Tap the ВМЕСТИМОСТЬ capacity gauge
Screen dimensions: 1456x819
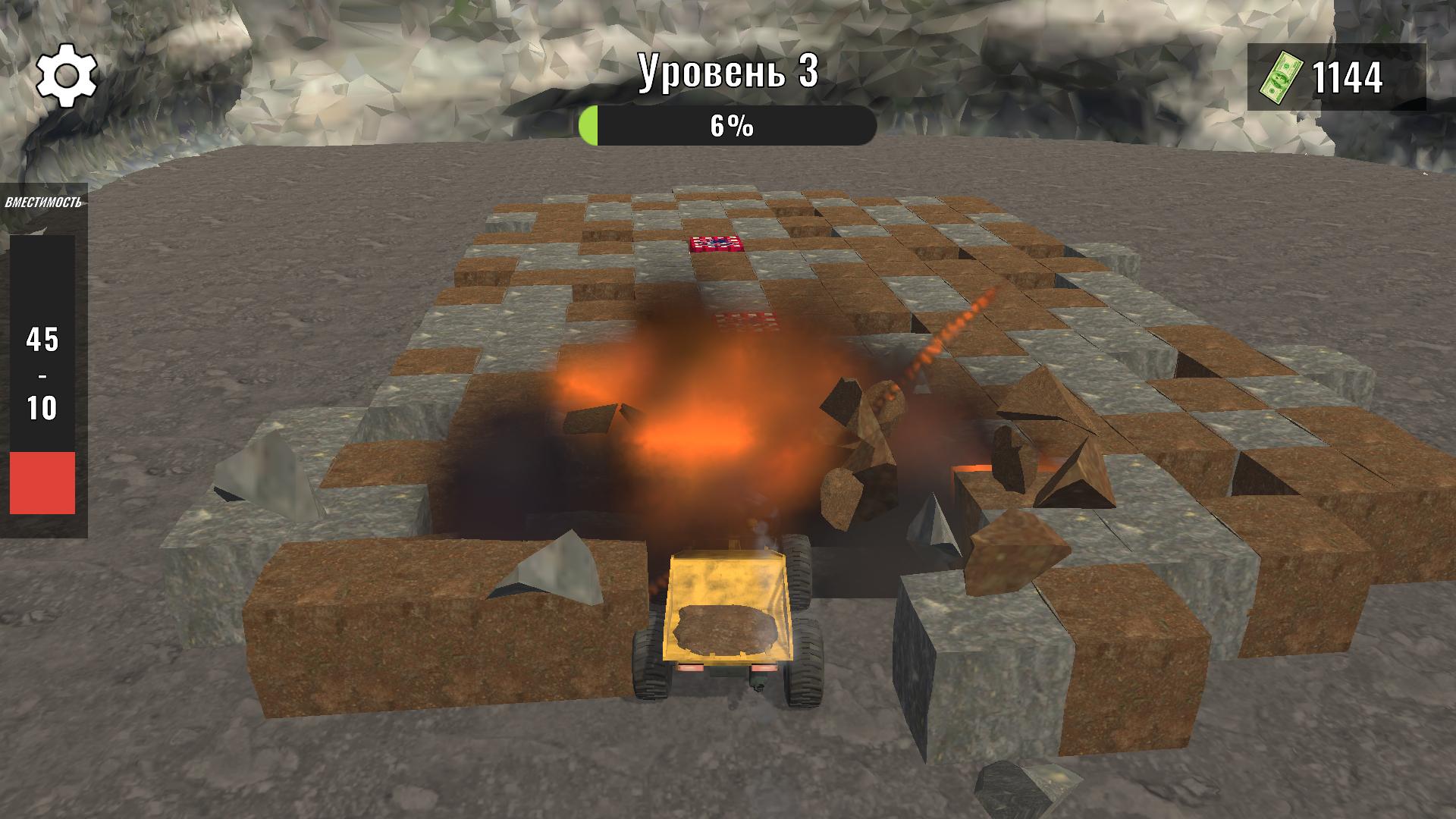(44, 201)
